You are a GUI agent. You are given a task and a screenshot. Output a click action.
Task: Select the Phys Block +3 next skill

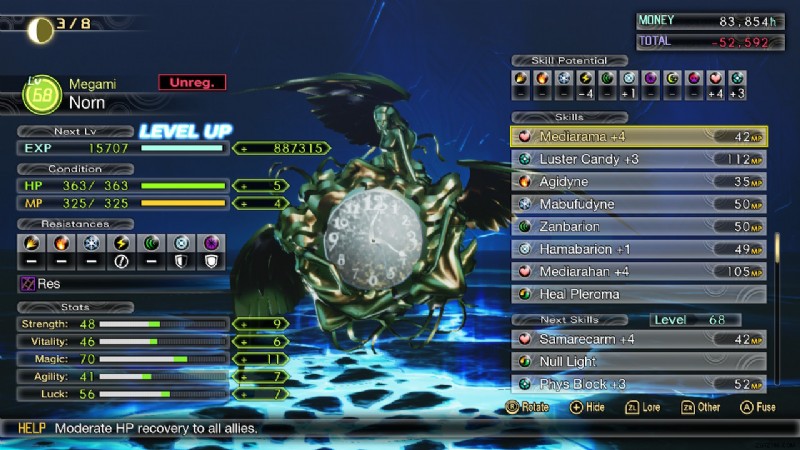(x=638, y=384)
